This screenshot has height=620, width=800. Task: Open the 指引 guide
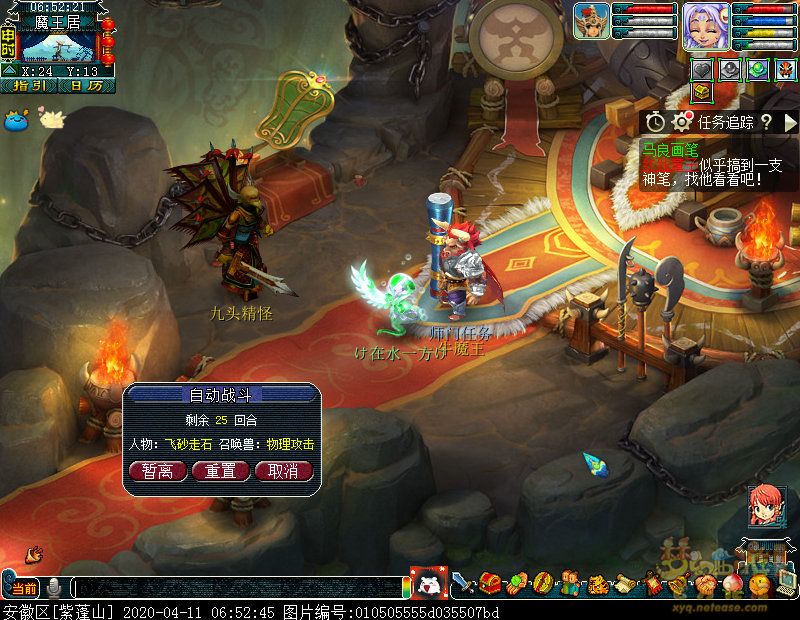[x=30, y=86]
